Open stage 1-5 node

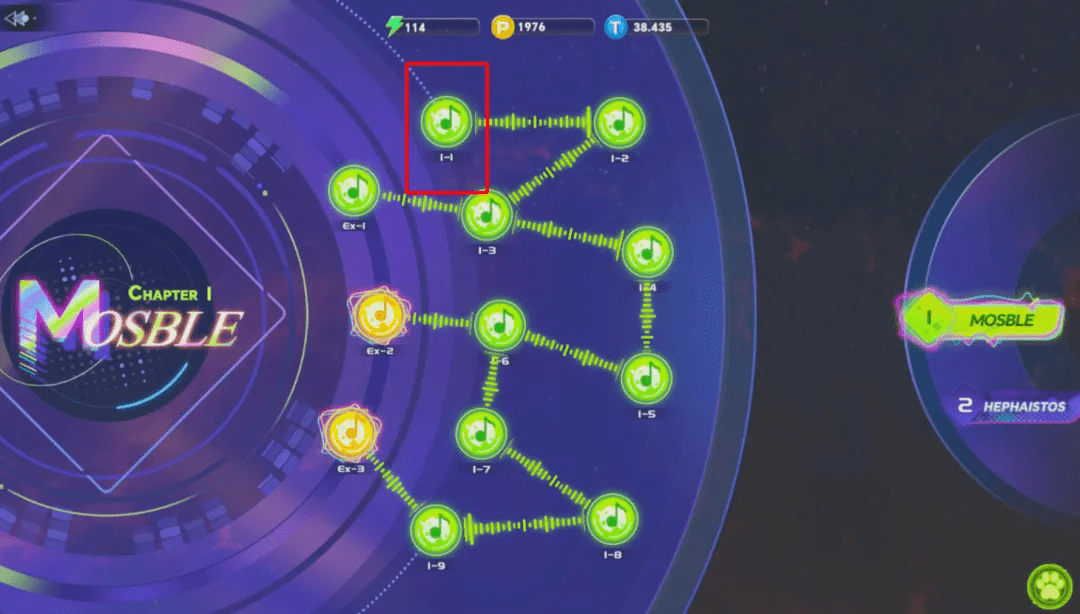click(646, 379)
